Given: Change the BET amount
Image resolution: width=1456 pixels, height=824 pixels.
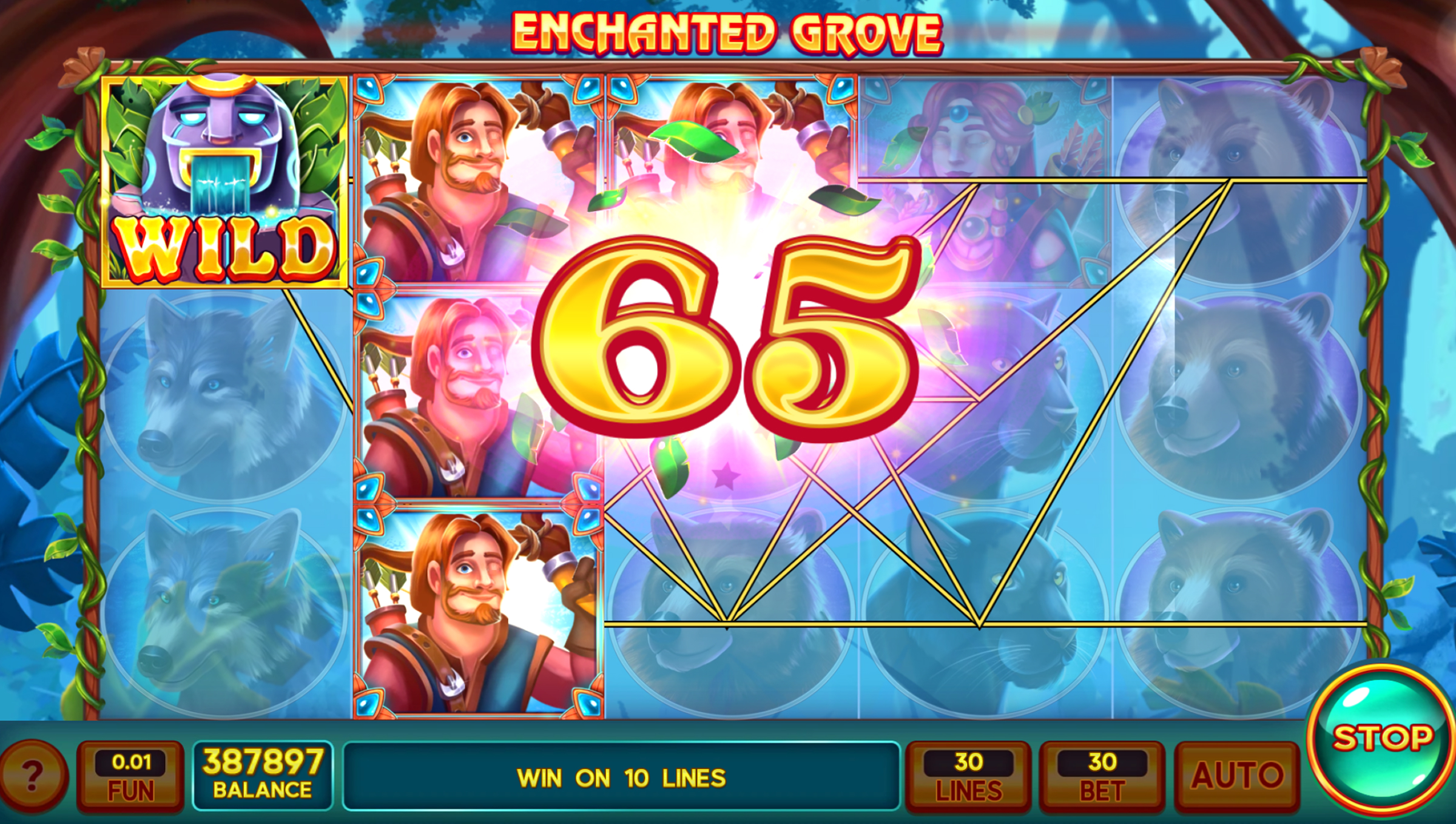Looking at the screenshot, I should click(1102, 775).
